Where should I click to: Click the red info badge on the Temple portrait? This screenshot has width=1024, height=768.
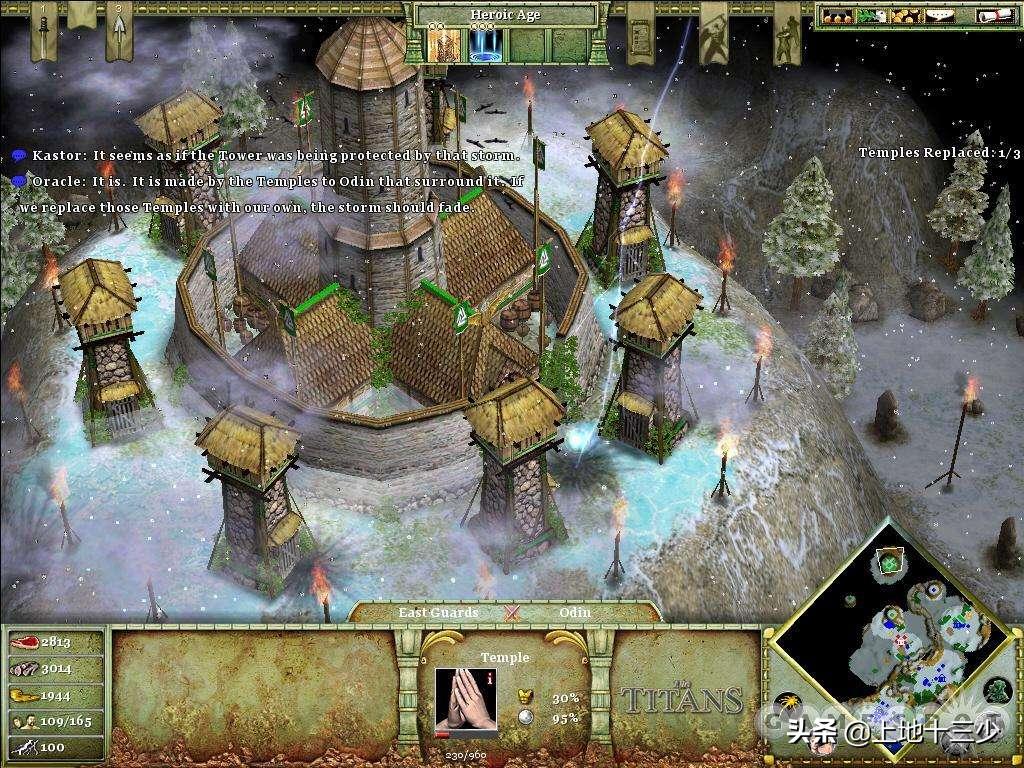[488, 677]
